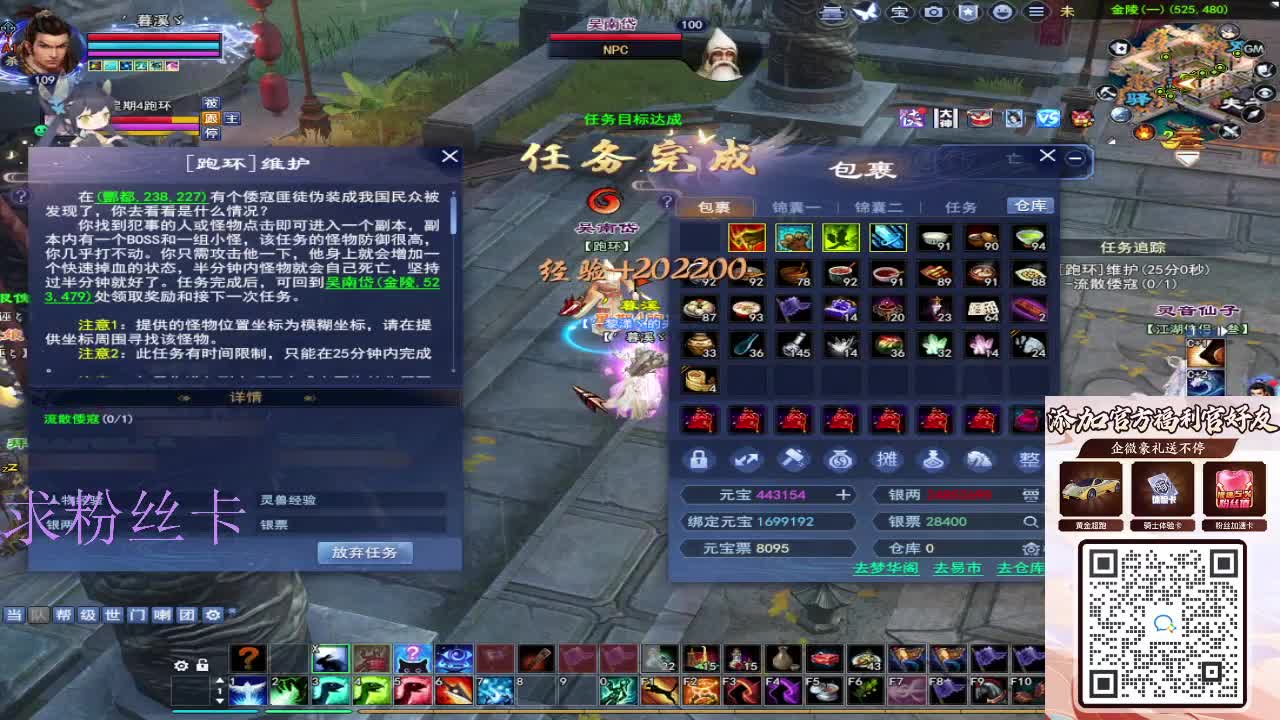Open the VS arena event icon

[x=1048, y=120]
